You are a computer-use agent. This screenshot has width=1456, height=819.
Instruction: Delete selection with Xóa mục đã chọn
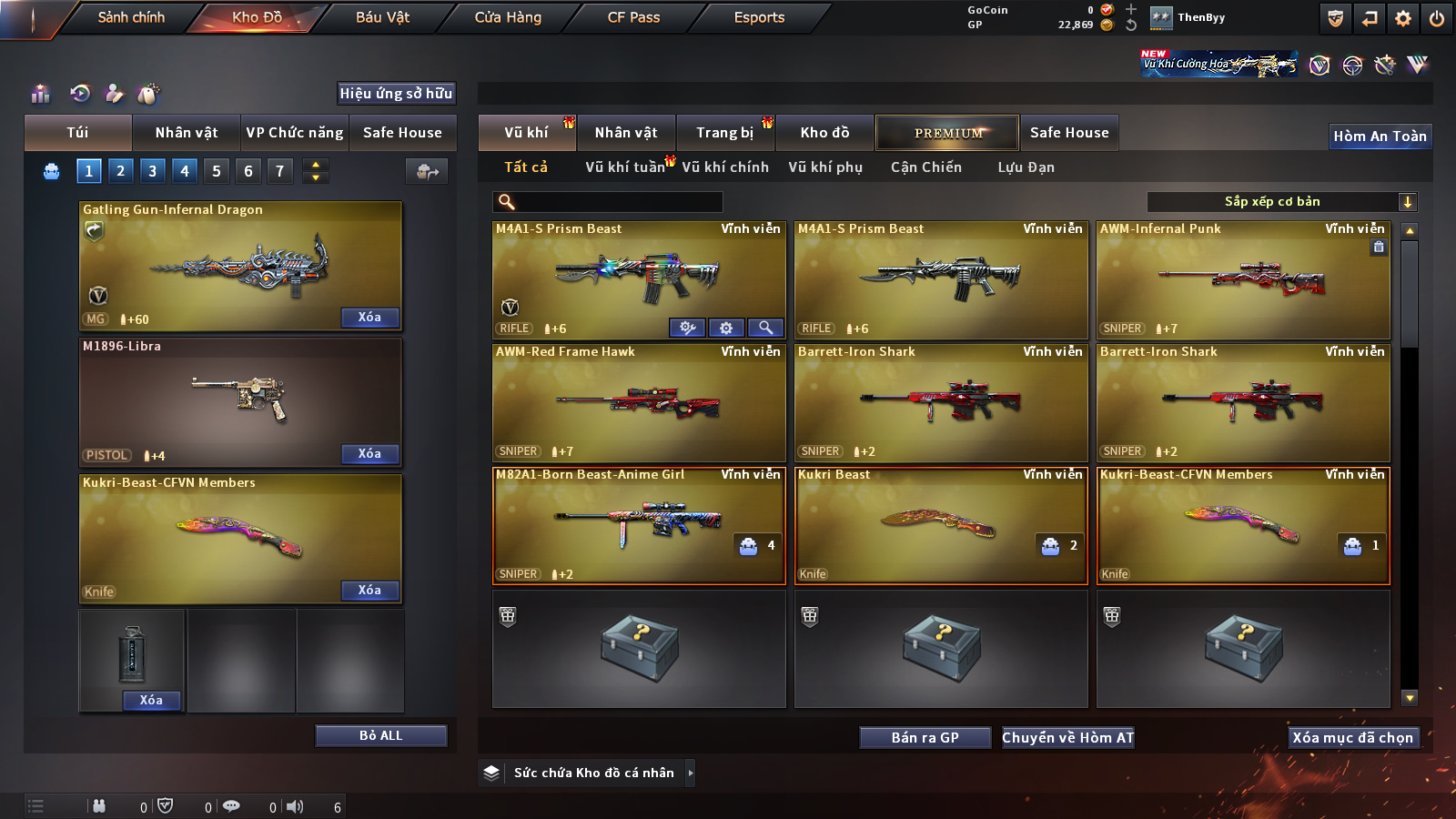(1352, 738)
